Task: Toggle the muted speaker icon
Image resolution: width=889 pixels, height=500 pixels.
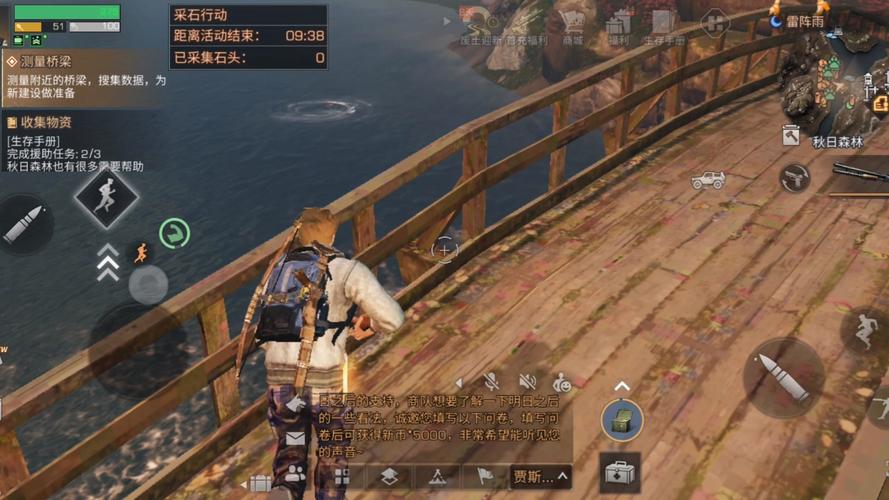Action: [x=527, y=381]
